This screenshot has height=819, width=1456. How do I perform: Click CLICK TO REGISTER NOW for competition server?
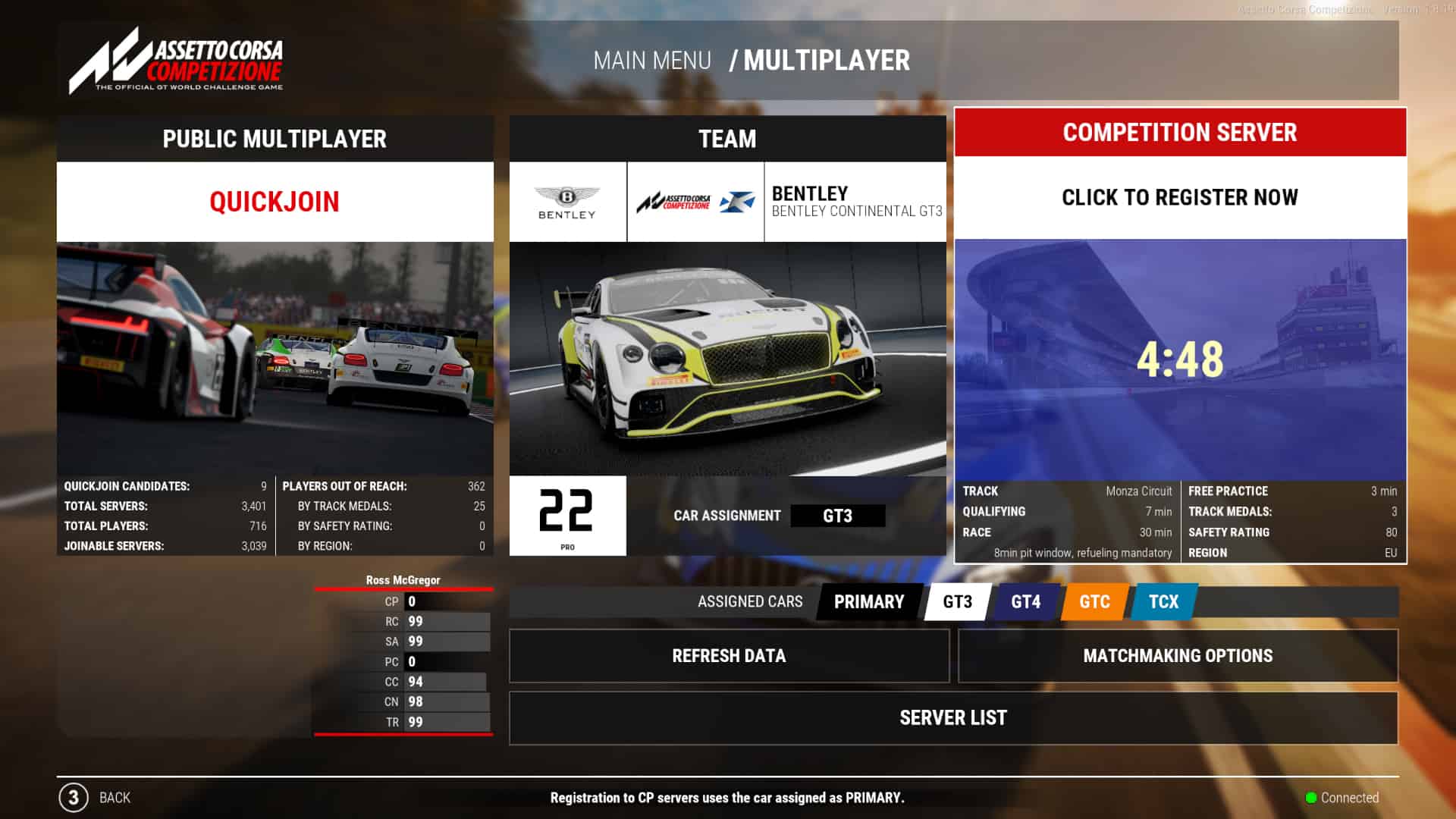[1178, 197]
